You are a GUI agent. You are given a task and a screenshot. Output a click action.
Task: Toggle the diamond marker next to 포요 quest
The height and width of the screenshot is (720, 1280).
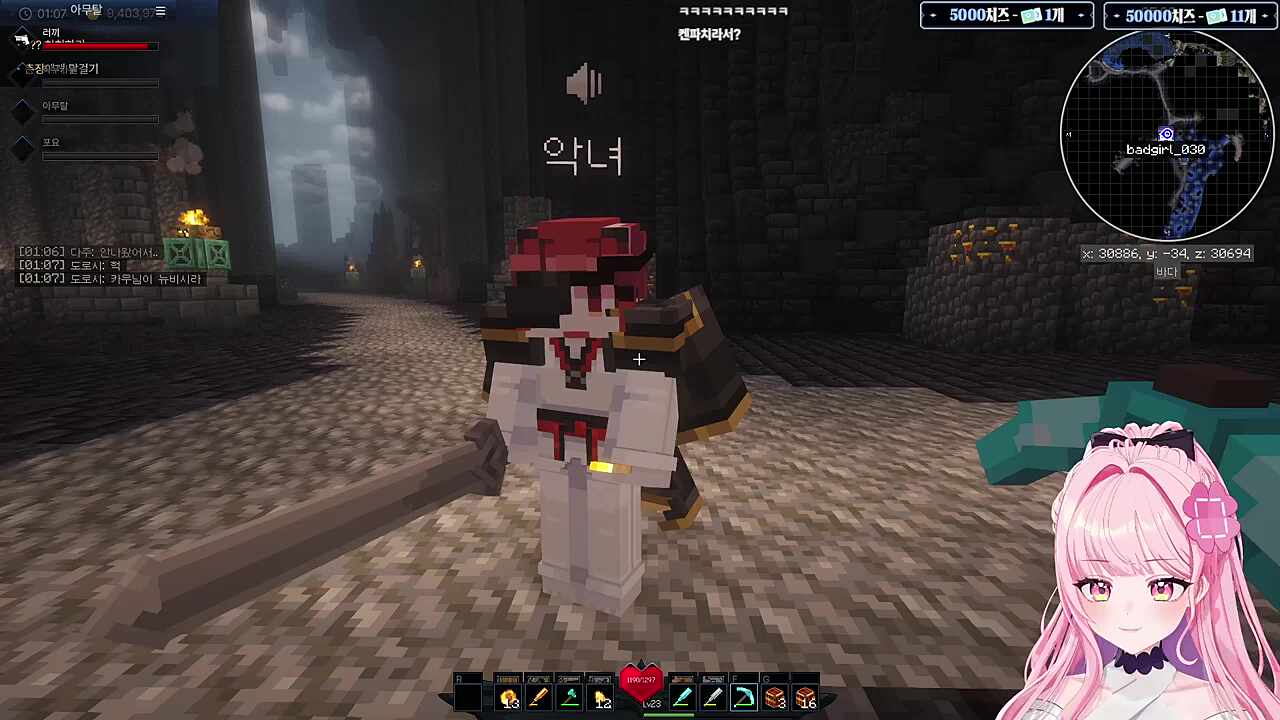[x=23, y=147]
